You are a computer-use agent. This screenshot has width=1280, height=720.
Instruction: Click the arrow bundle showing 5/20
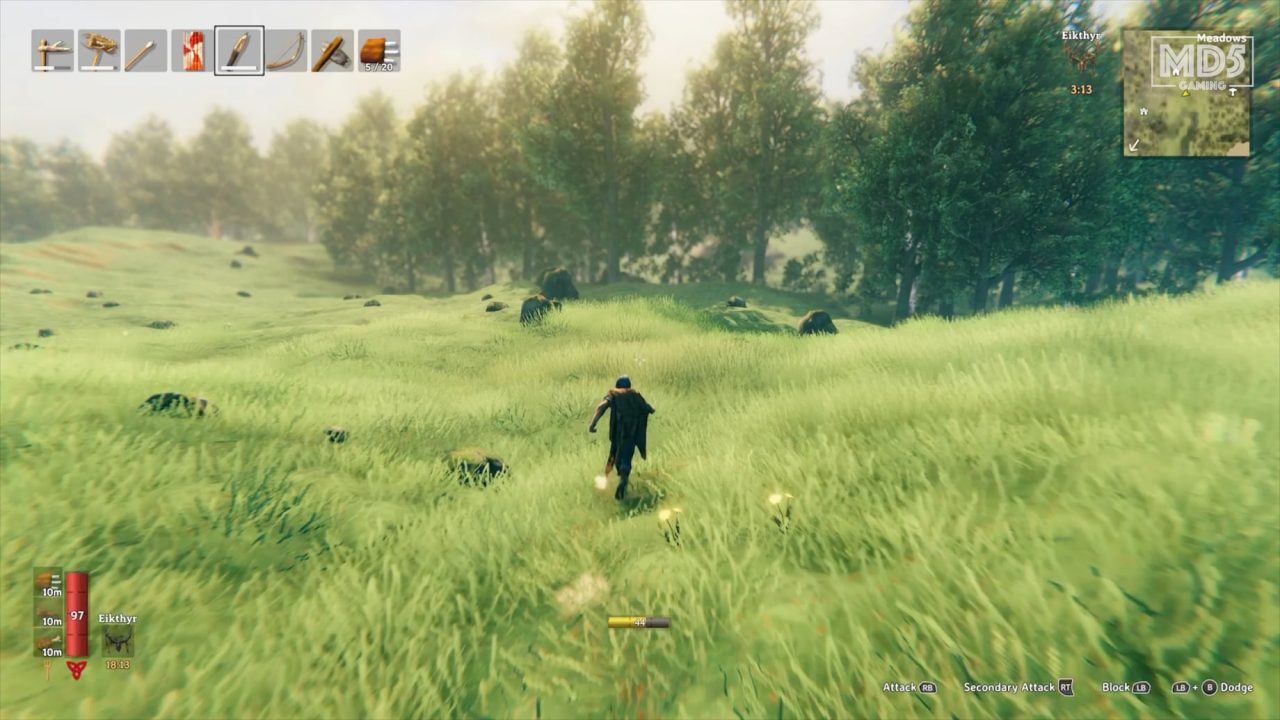pyautogui.click(x=377, y=49)
